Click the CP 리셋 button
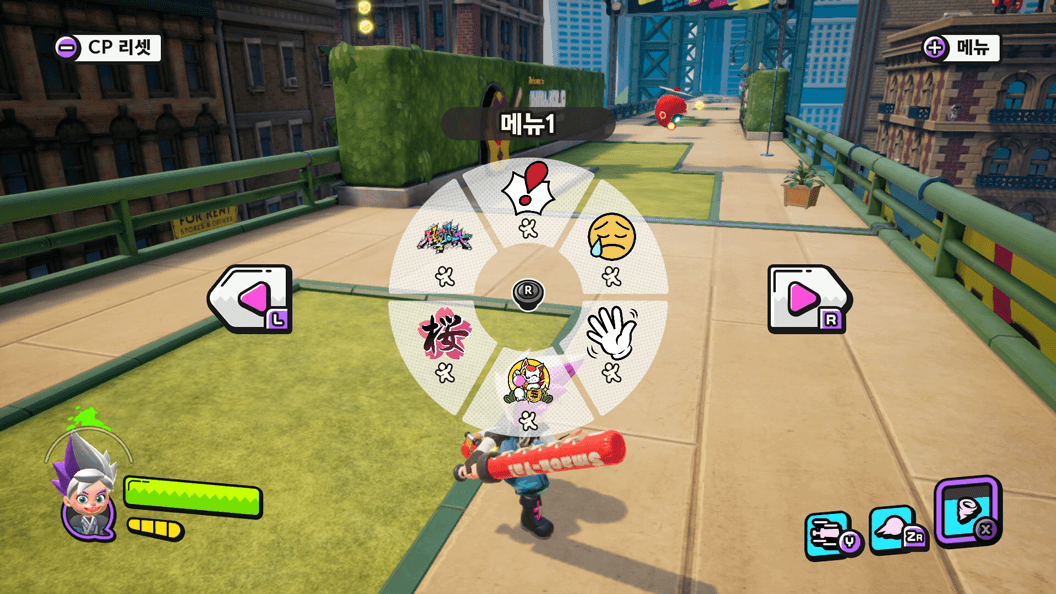The height and width of the screenshot is (594, 1056). pyautogui.click(x=108, y=47)
